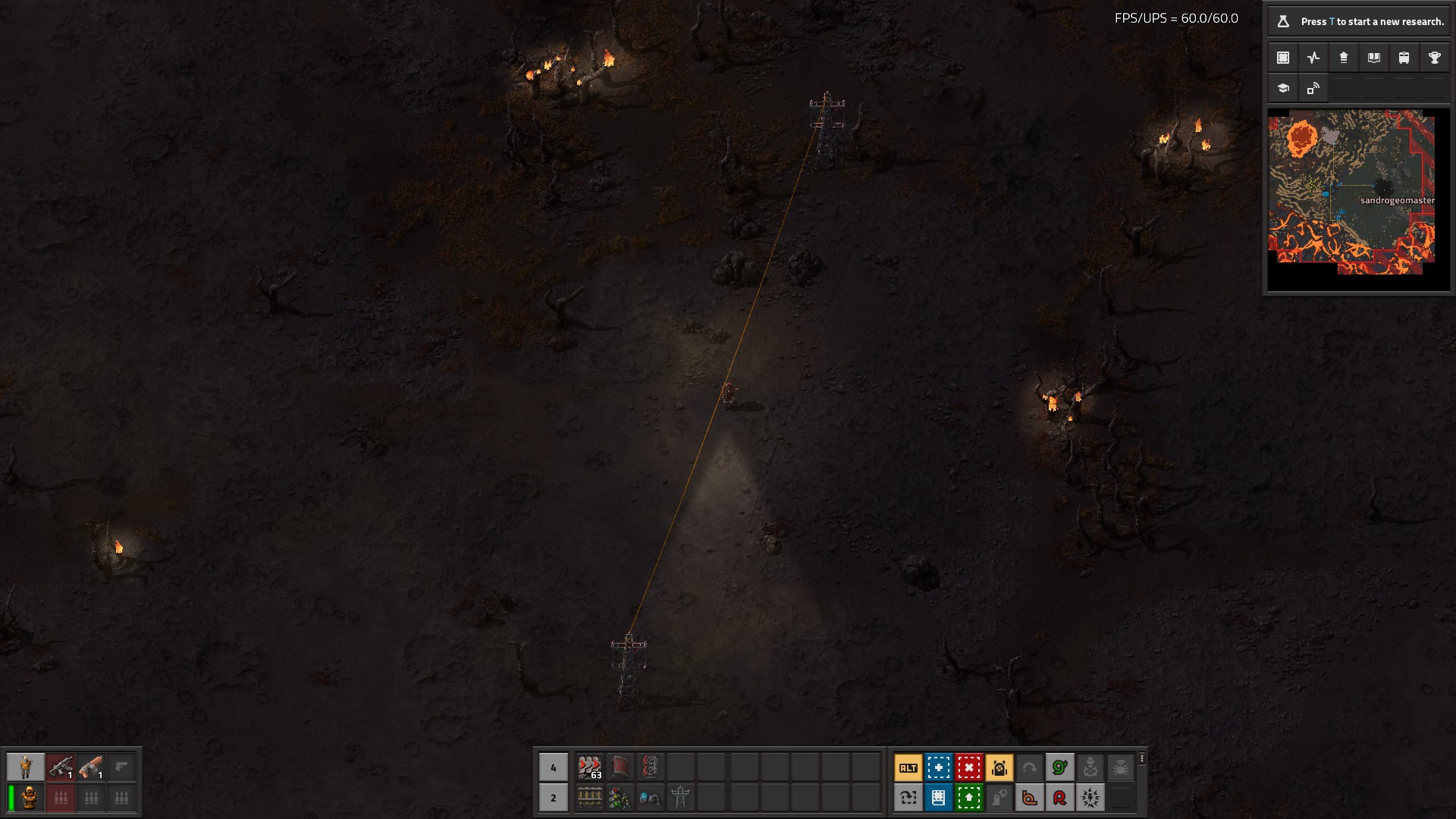
Task: Open tips and tricks graduation cap icon
Action: pyautogui.click(x=1283, y=88)
